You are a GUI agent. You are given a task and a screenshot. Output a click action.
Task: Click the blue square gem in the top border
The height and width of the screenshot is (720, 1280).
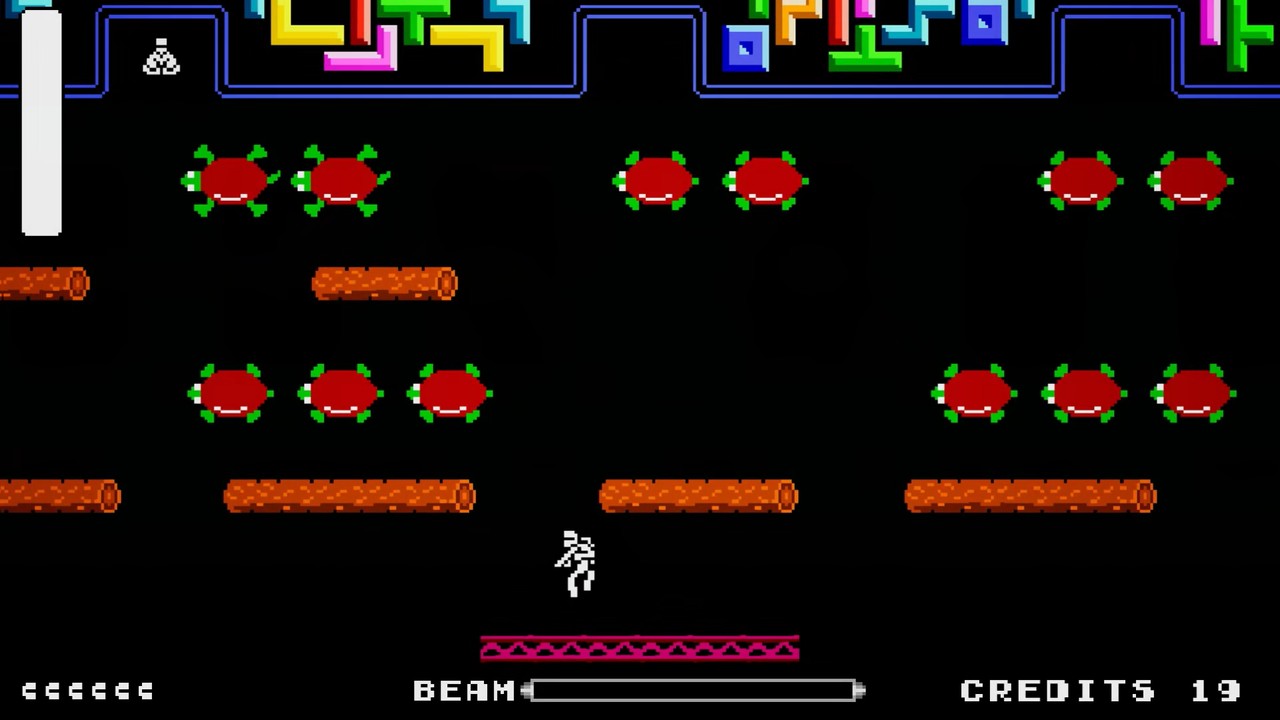pos(745,48)
